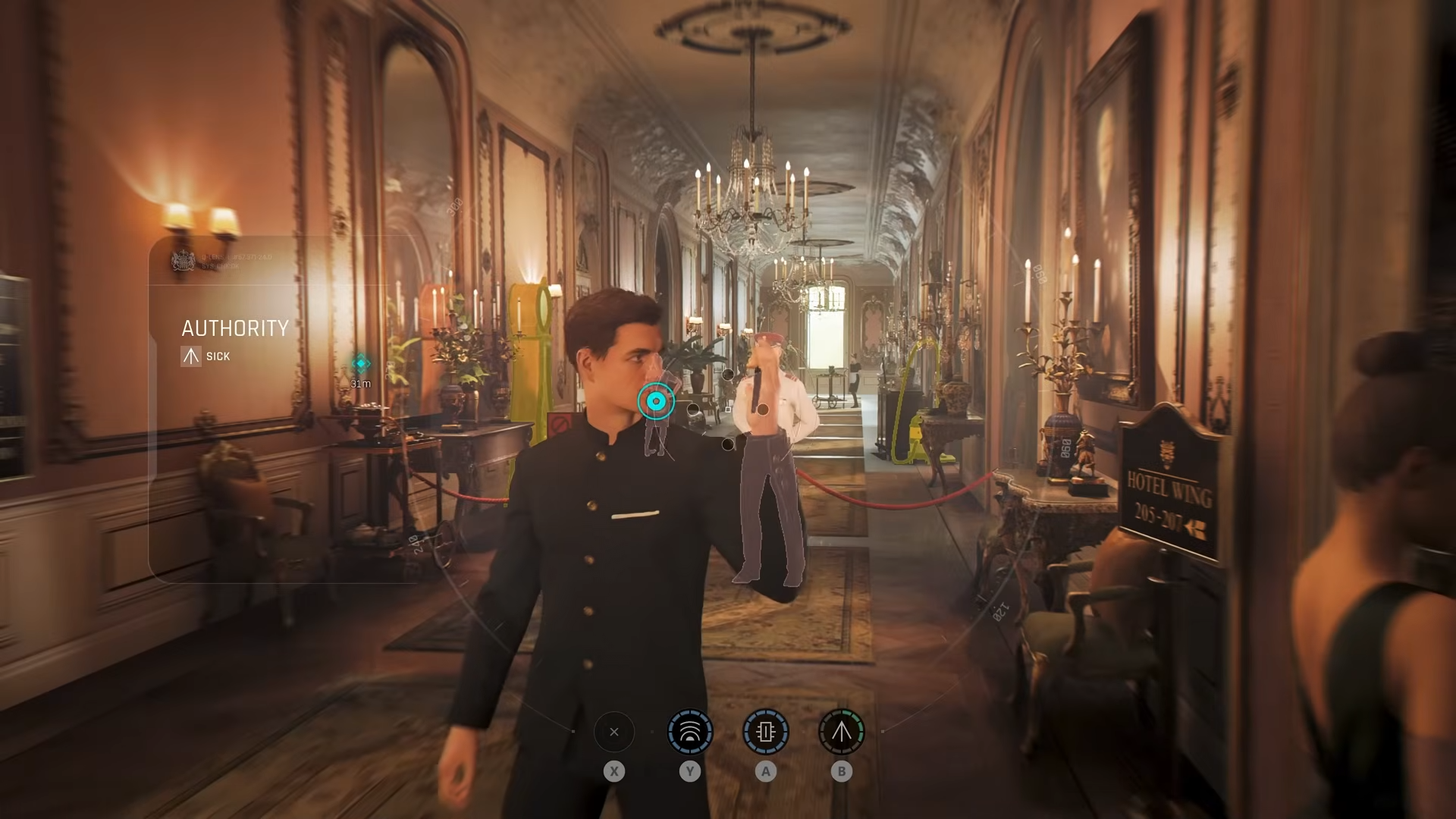Select the signal scanner gadget above Y

tap(690, 730)
